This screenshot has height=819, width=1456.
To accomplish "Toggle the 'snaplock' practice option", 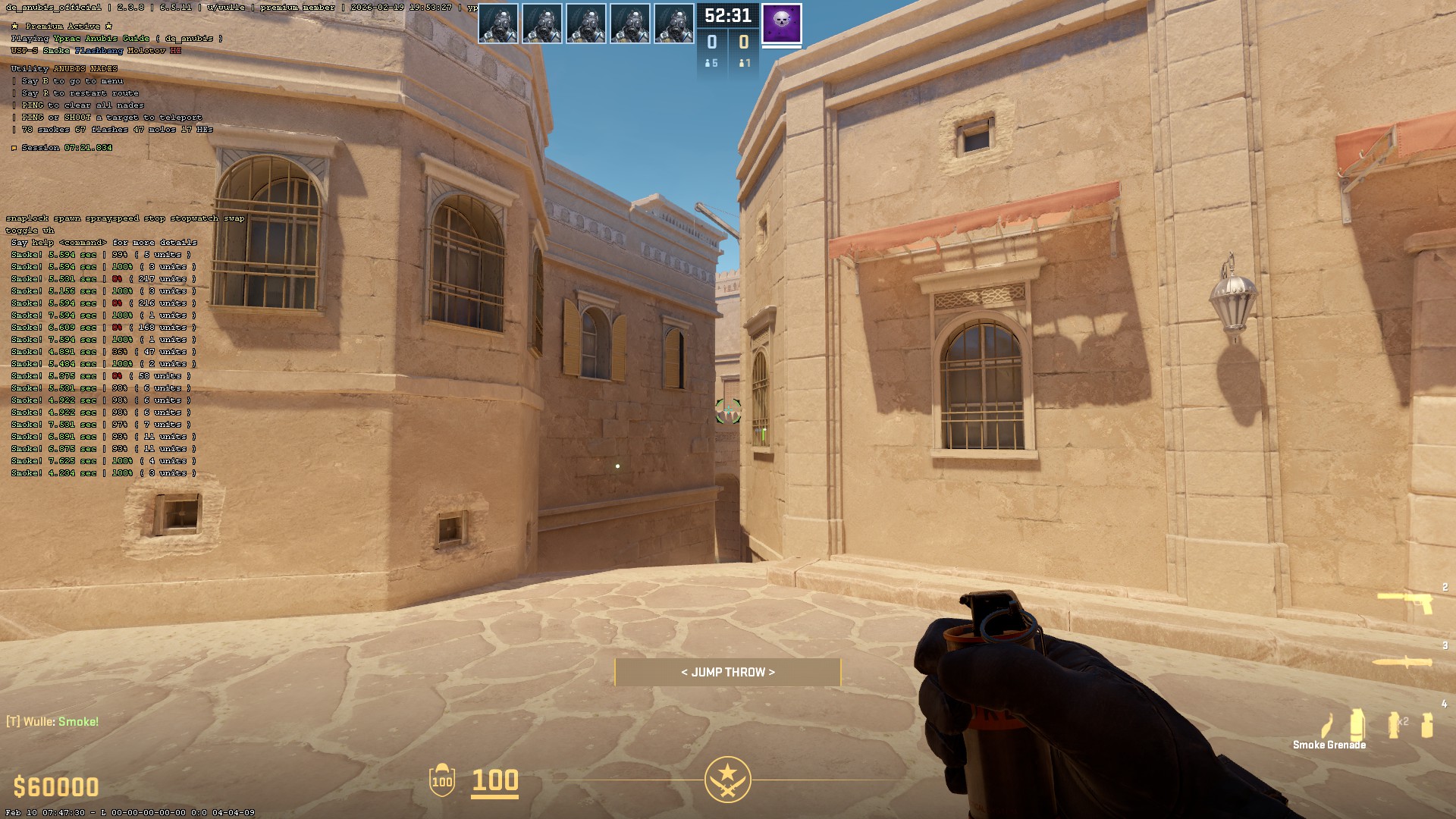I will tap(29, 218).
